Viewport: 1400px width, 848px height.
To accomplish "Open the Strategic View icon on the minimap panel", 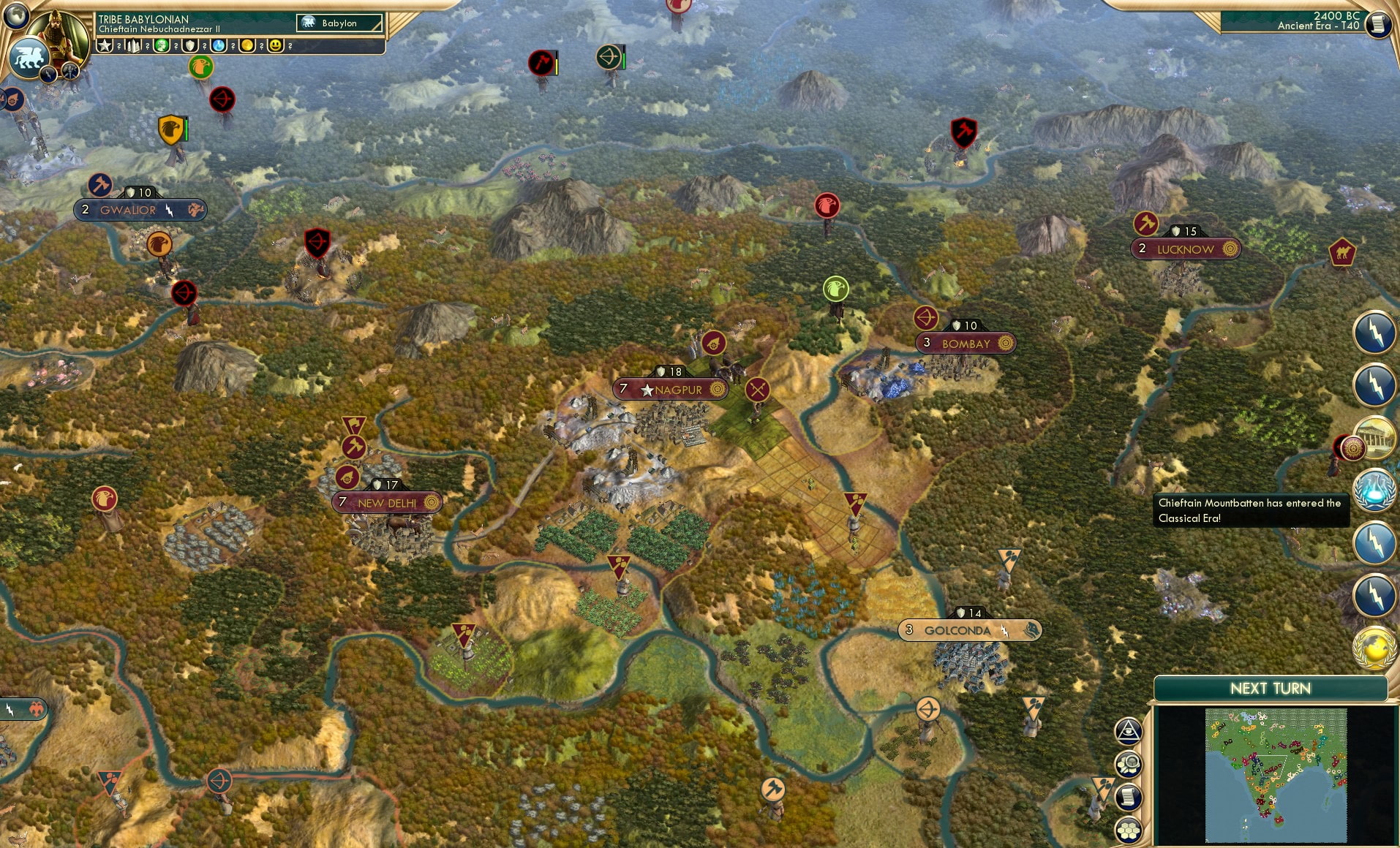I will [x=1128, y=731].
